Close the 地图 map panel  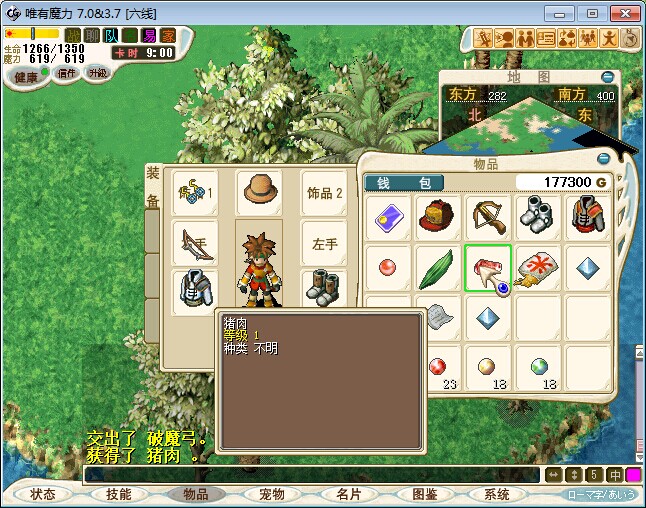pyautogui.click(x=607, y=77)
